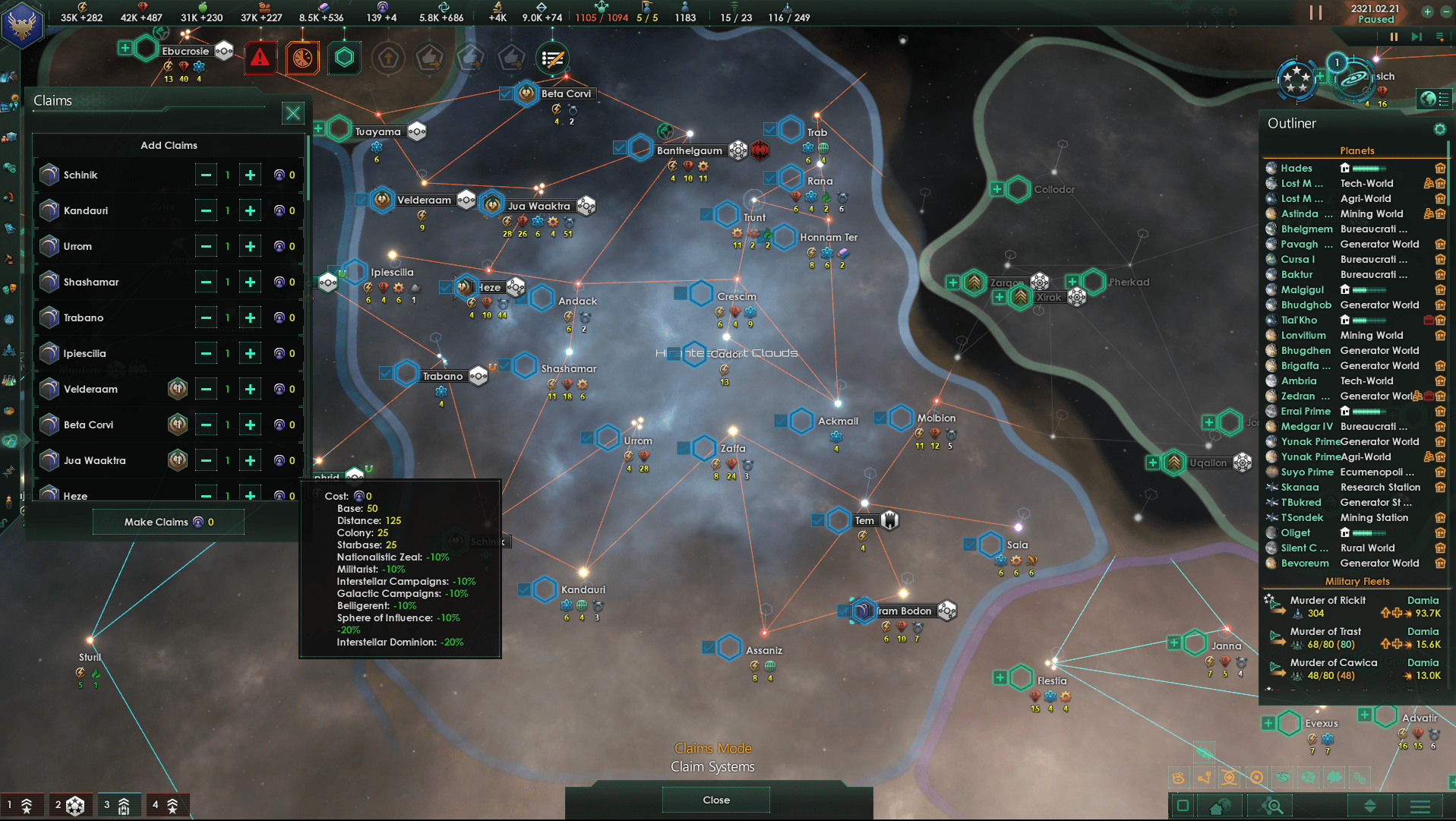Viewport: 1456px width, 821px height.
Task: Select the Murder of Rickit fleet entry
Action: (1329, 600)
